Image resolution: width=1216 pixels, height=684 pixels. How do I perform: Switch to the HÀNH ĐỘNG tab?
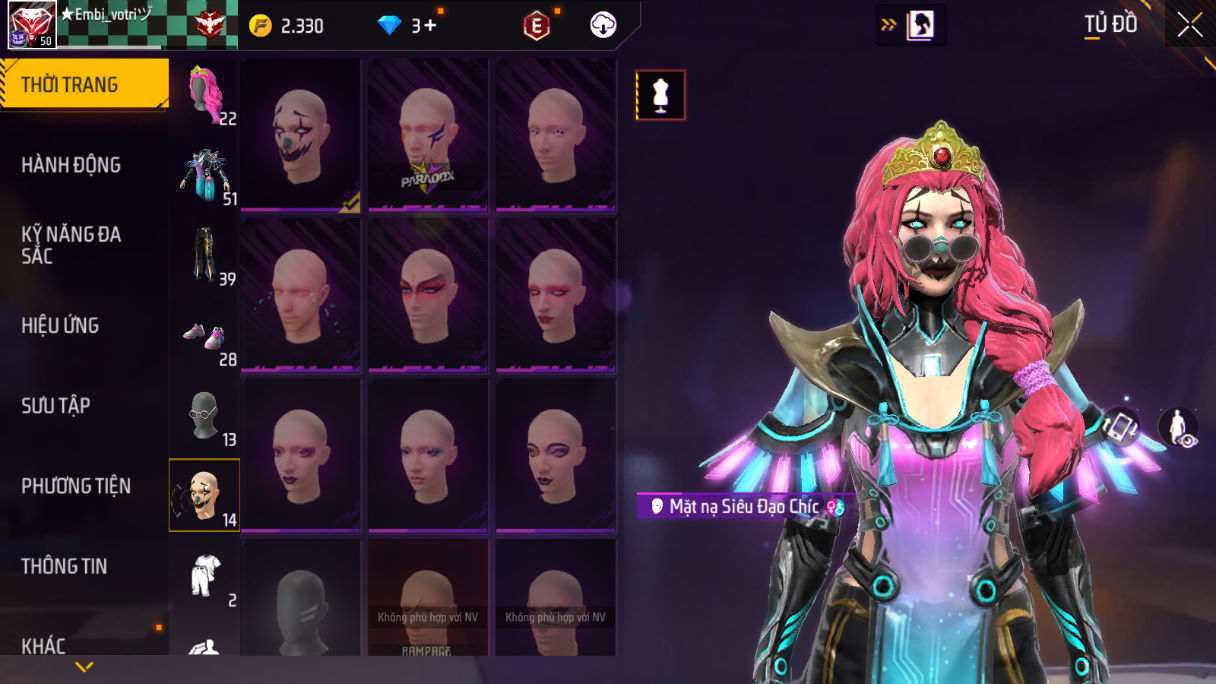[71, 165]
